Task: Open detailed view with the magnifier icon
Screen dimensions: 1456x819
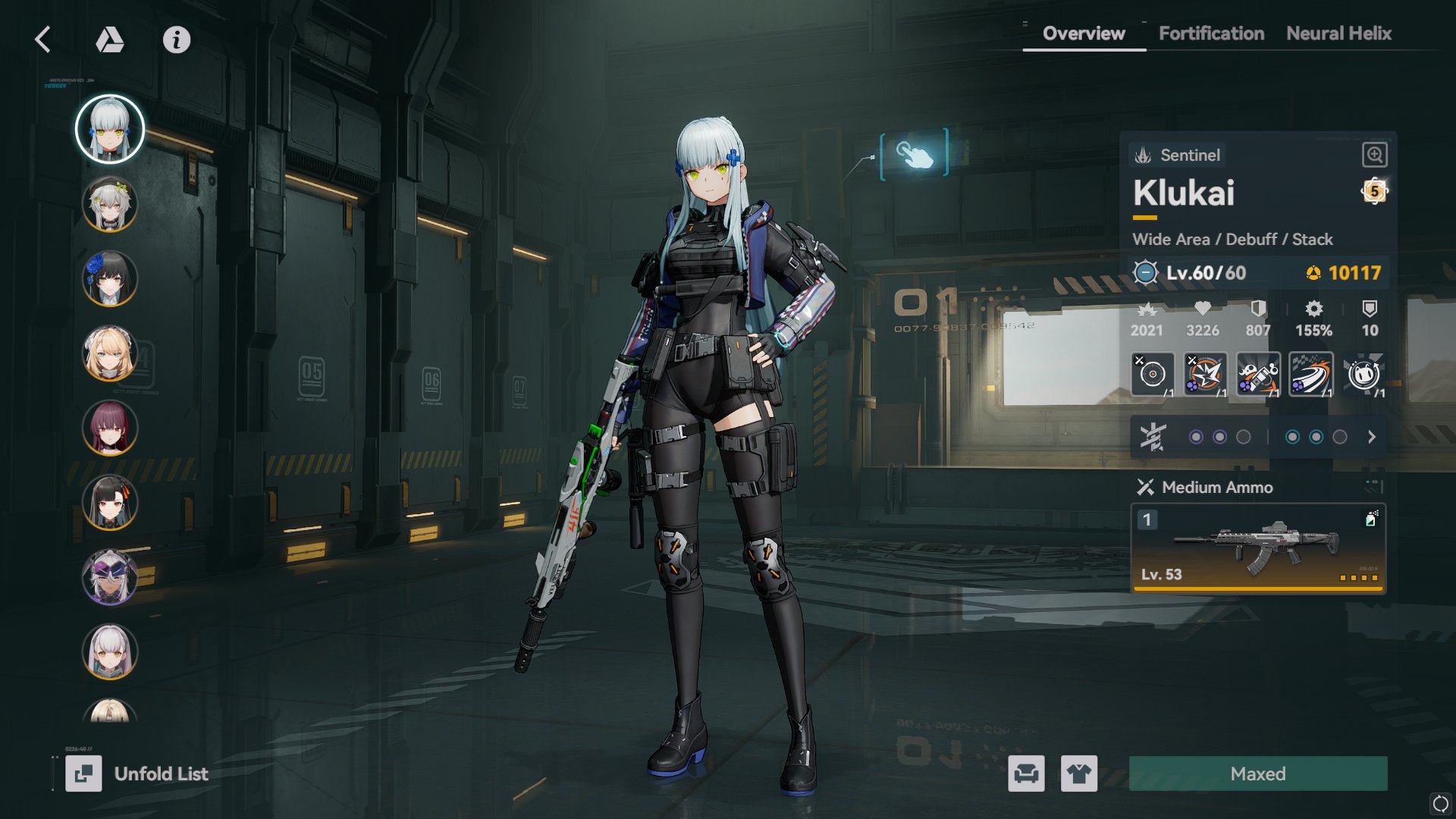Action: point(1374,155)
